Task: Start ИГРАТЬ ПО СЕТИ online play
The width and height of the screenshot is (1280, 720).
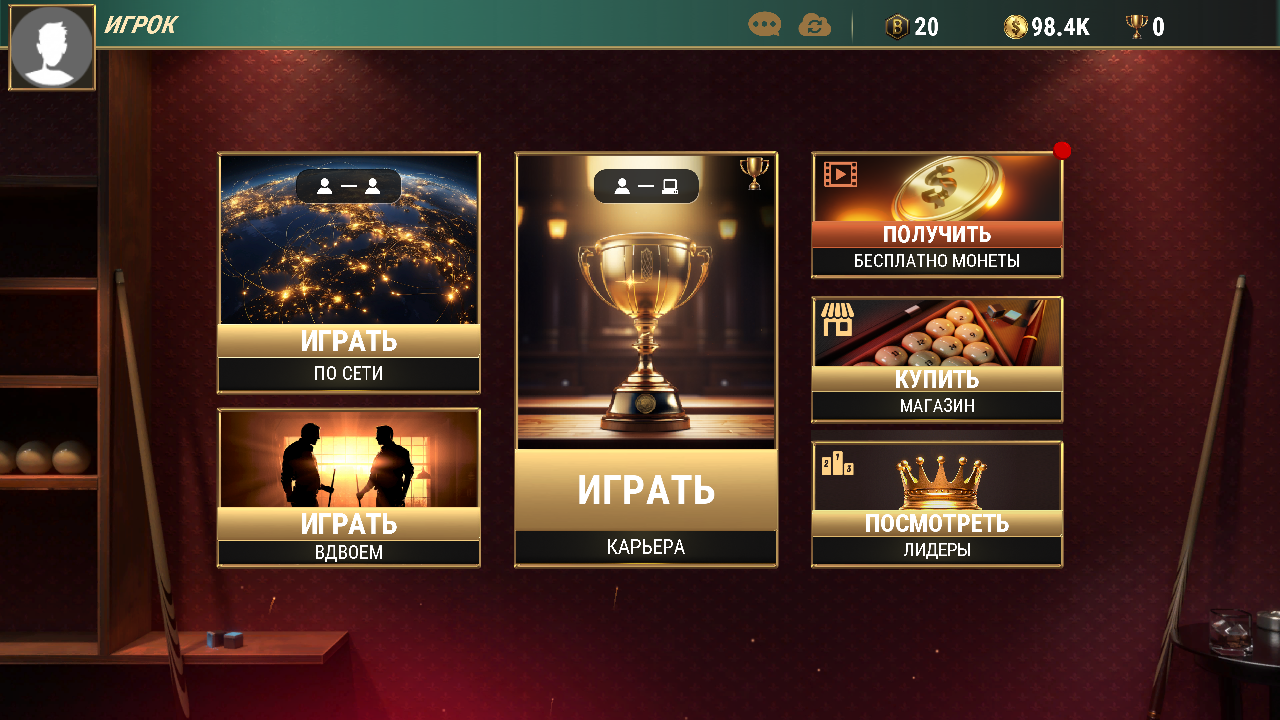Action: coord(348,342)
